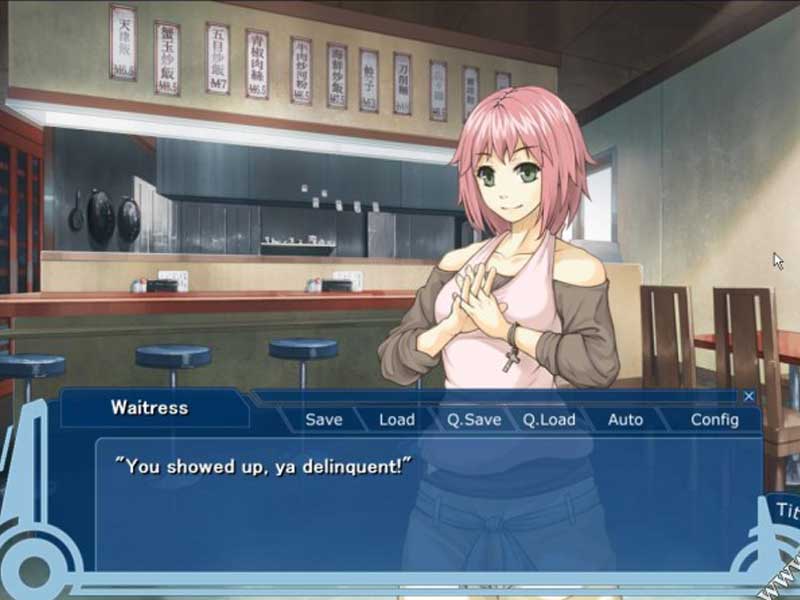Open the Config settings

(x=714, y=420)
